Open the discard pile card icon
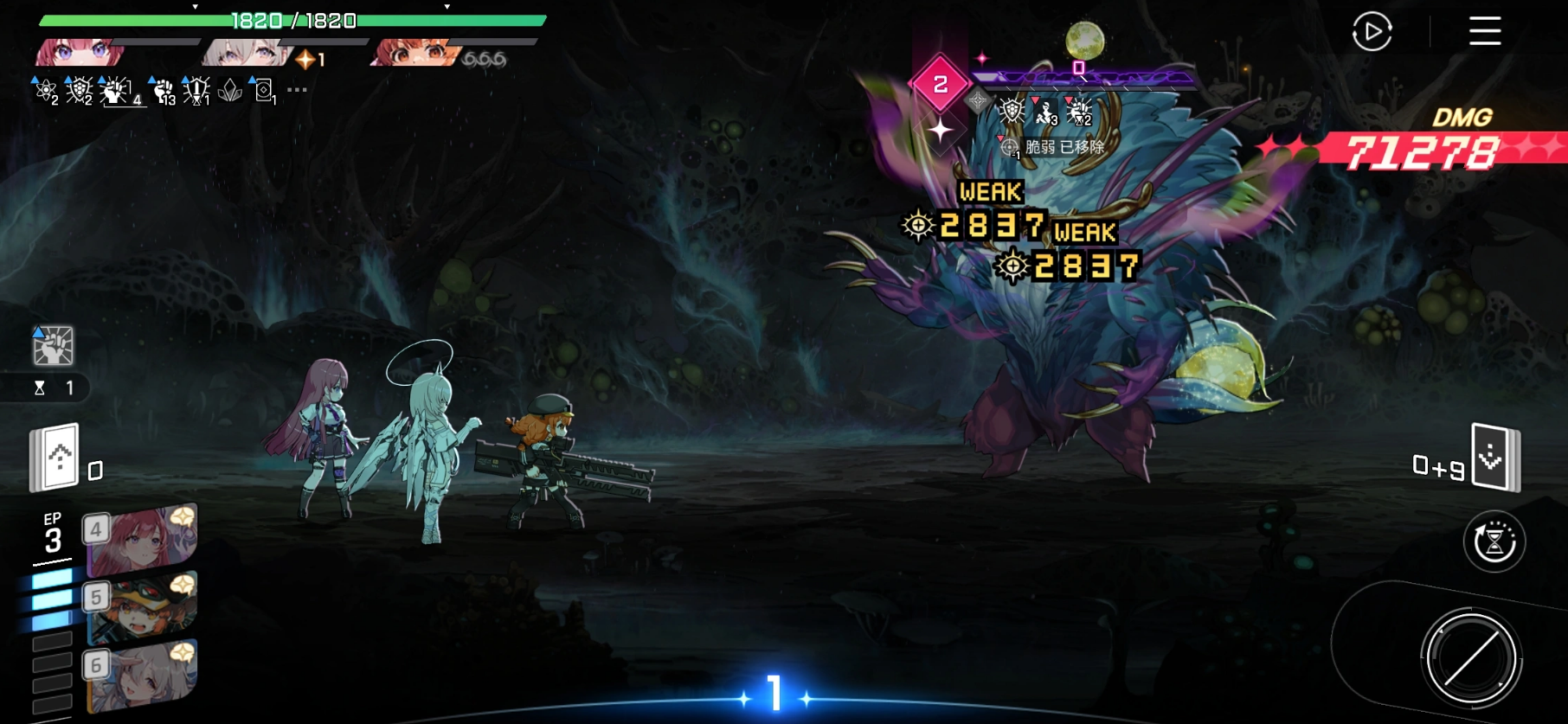 (x=1494, y=457)
